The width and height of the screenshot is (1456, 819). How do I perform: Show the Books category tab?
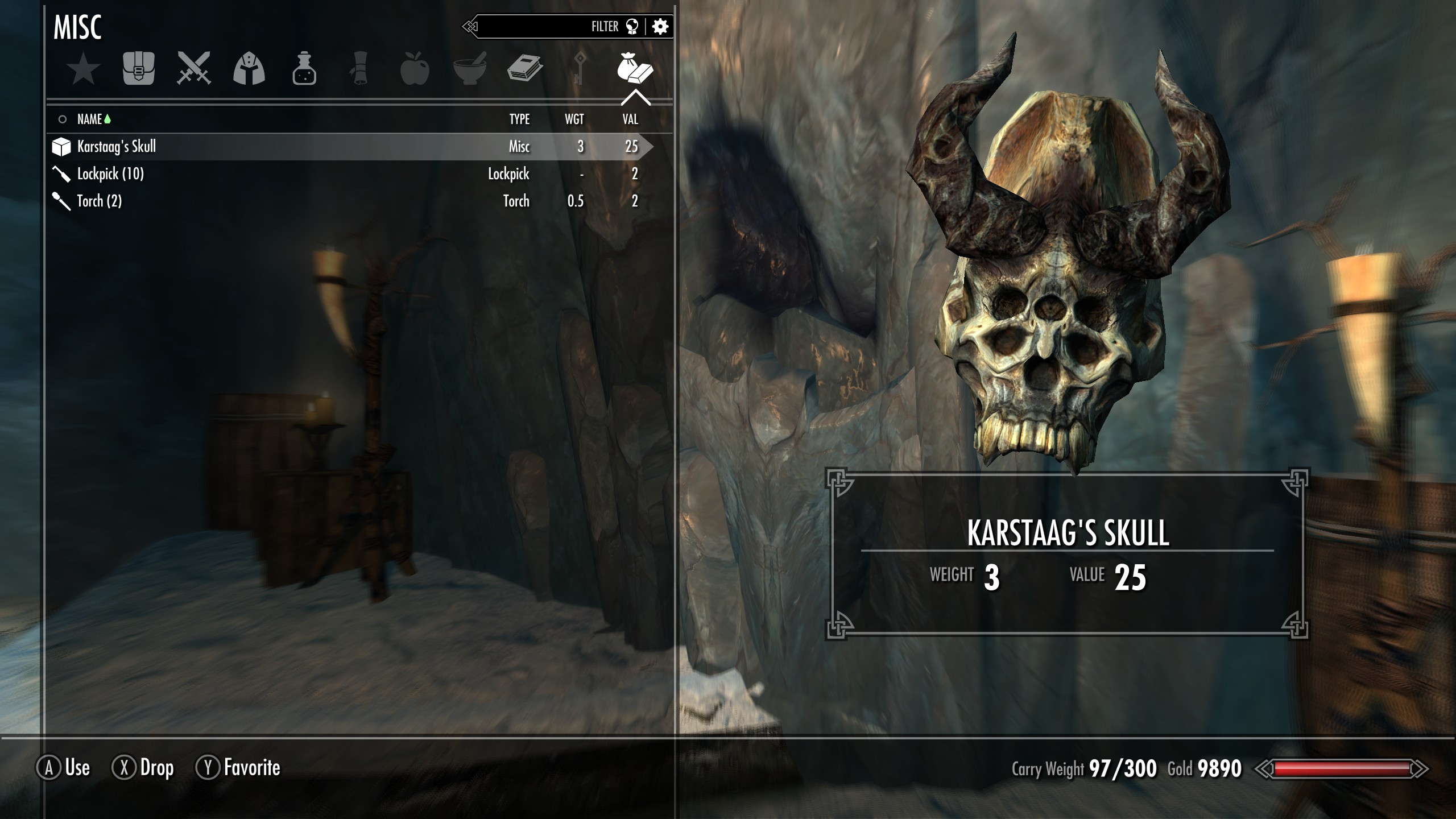click(x=524, y=69)
